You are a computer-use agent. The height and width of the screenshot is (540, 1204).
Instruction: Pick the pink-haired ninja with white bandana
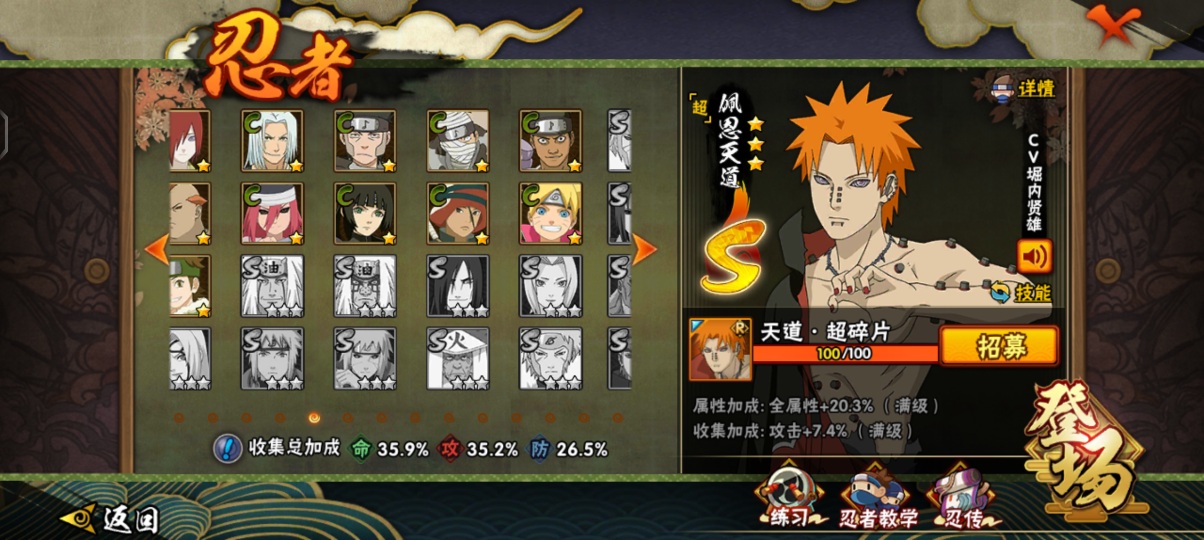[272, 213]
